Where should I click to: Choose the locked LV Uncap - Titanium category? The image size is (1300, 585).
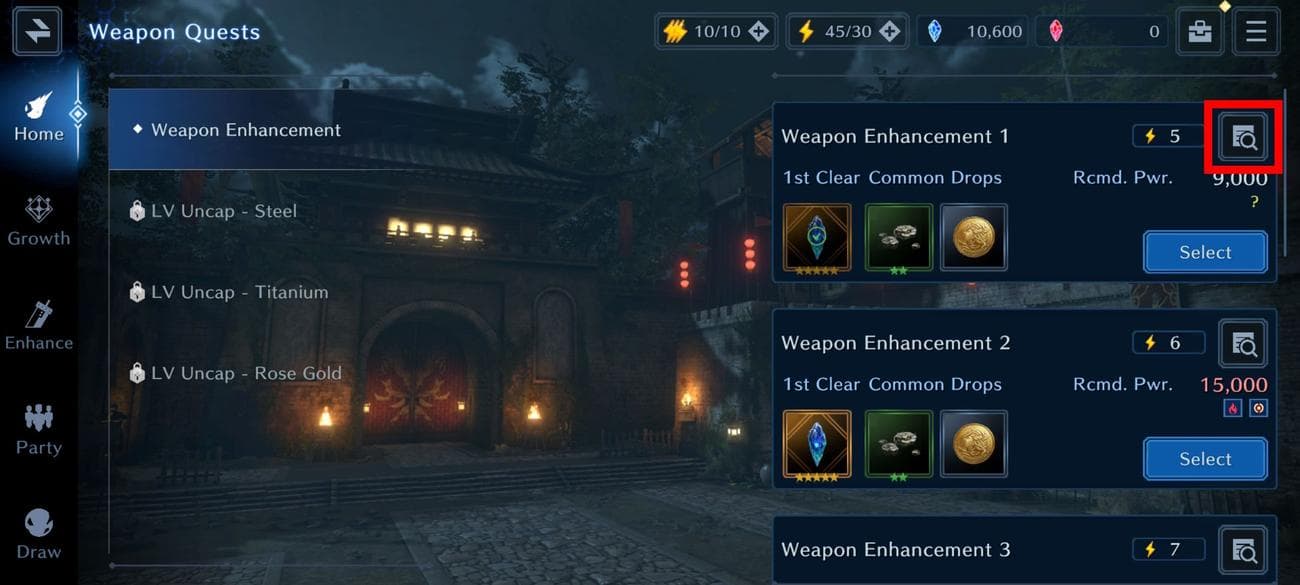click(240, 292)
